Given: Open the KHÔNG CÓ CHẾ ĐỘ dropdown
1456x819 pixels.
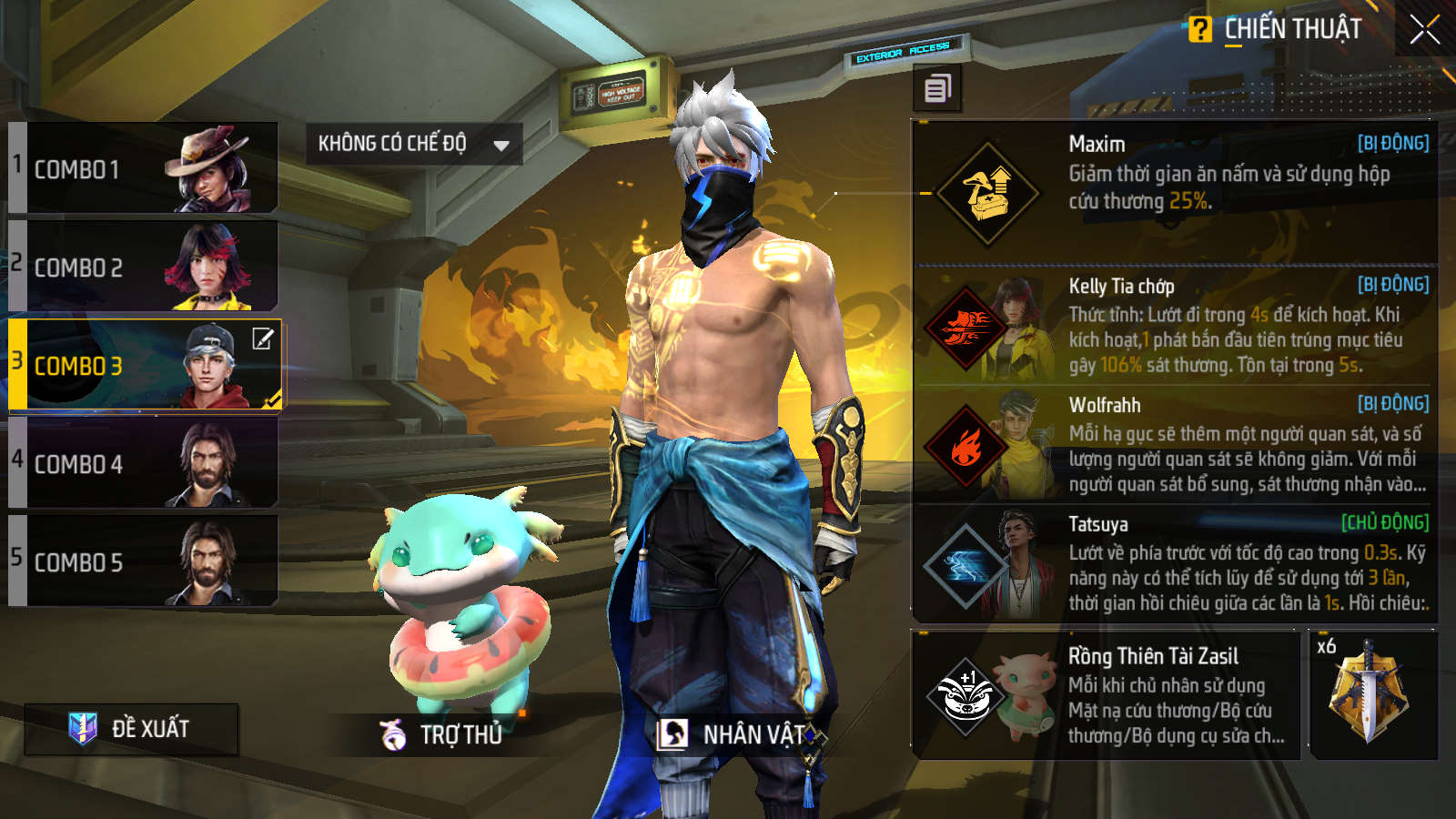Looking at the screenshot, I should tap(414, 144).
